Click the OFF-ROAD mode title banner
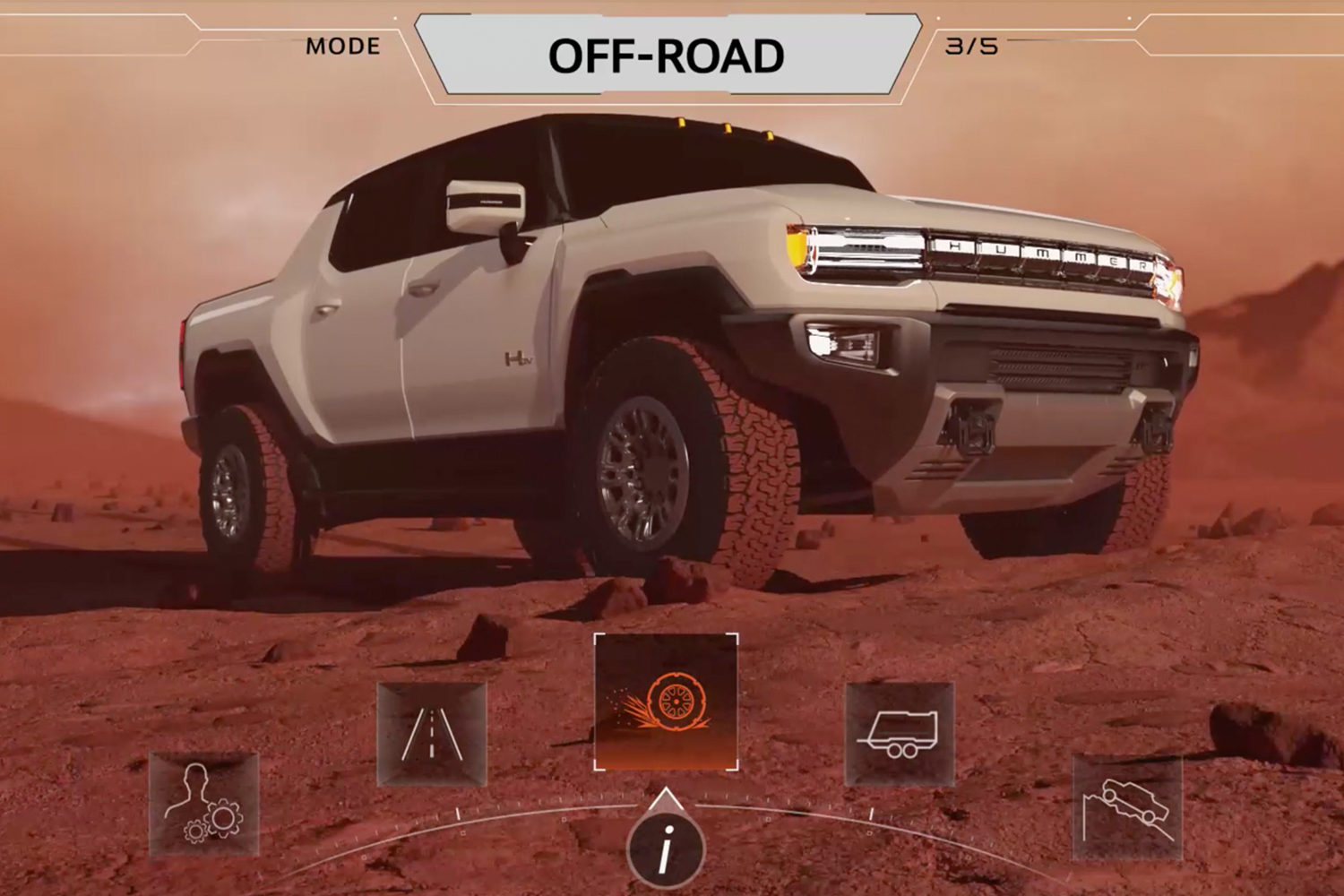This screenshot has width=1344, height=896. click(x=667, y=56)
